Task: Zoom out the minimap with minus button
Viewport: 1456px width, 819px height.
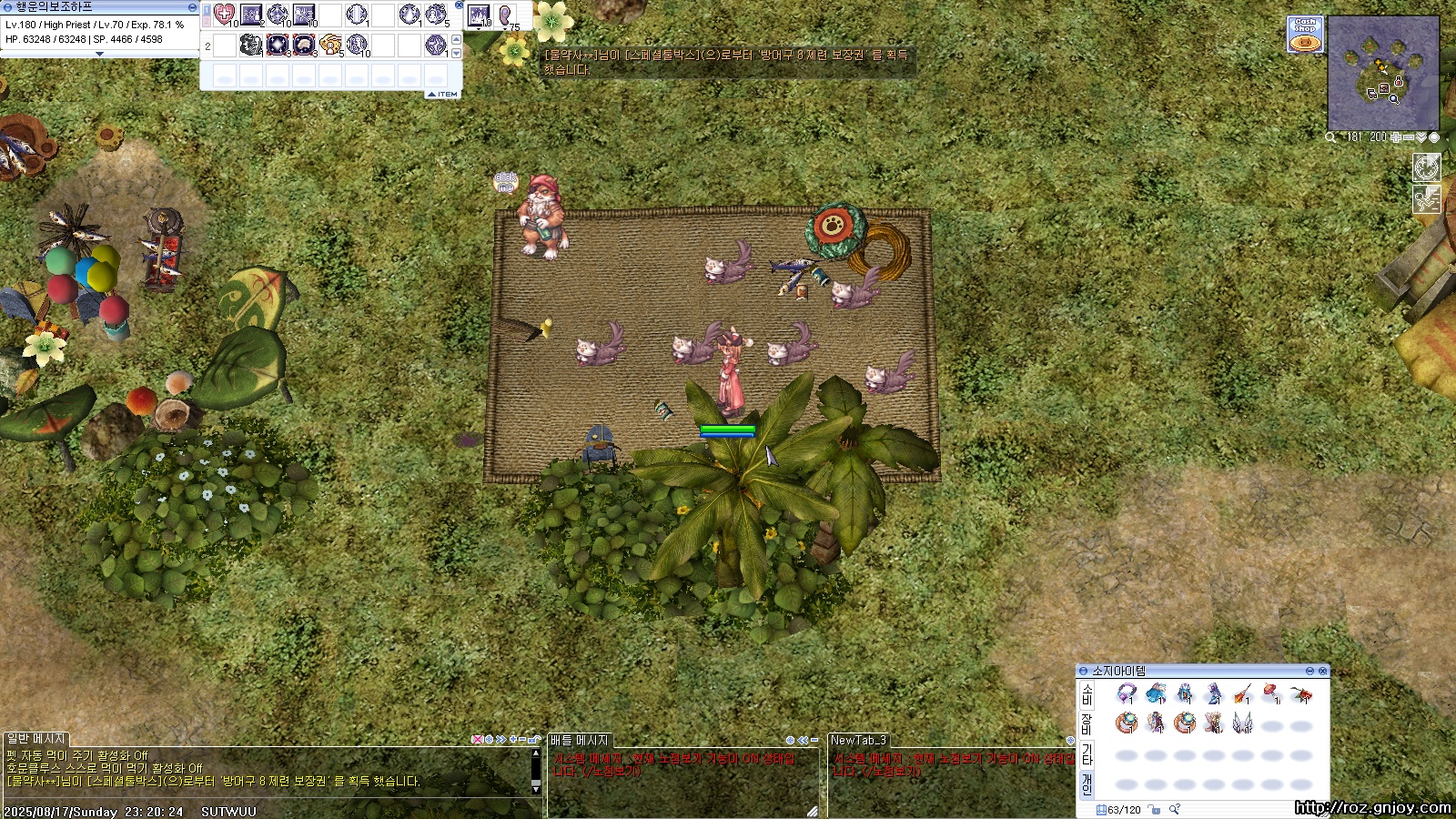Action: tap(1409, 137)
